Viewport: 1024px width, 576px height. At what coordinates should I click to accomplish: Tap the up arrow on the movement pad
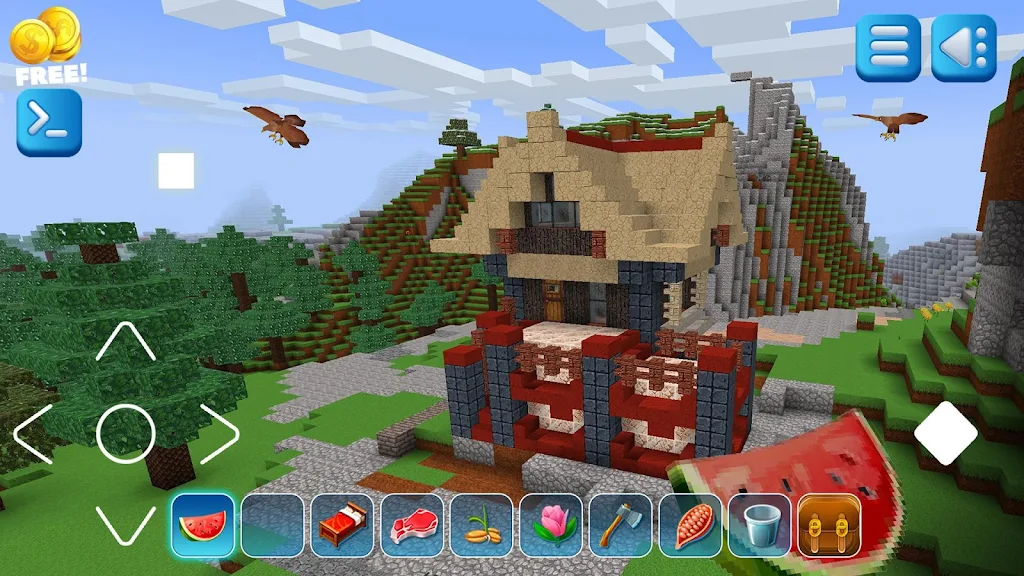126,343
